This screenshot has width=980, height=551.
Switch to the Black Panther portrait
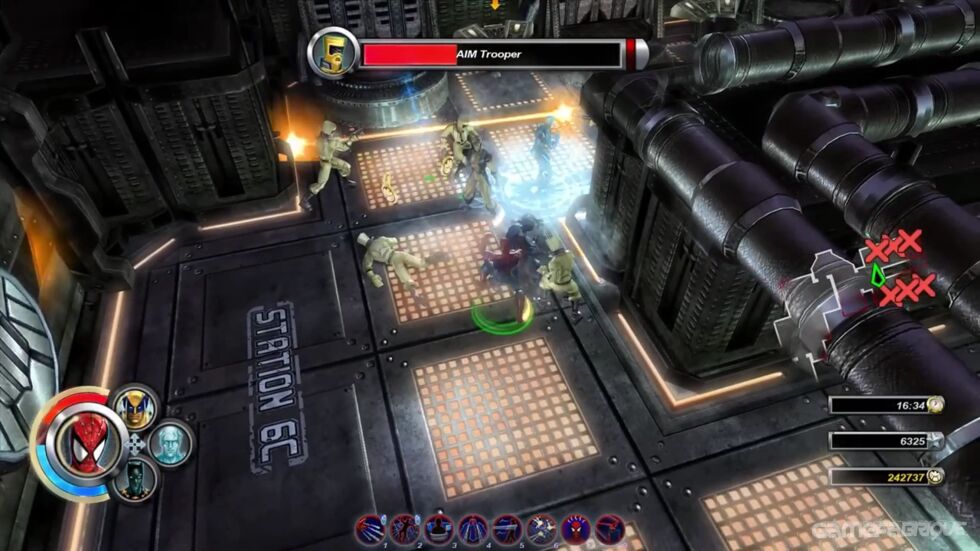pyautogui.click(x=134, y=480)
